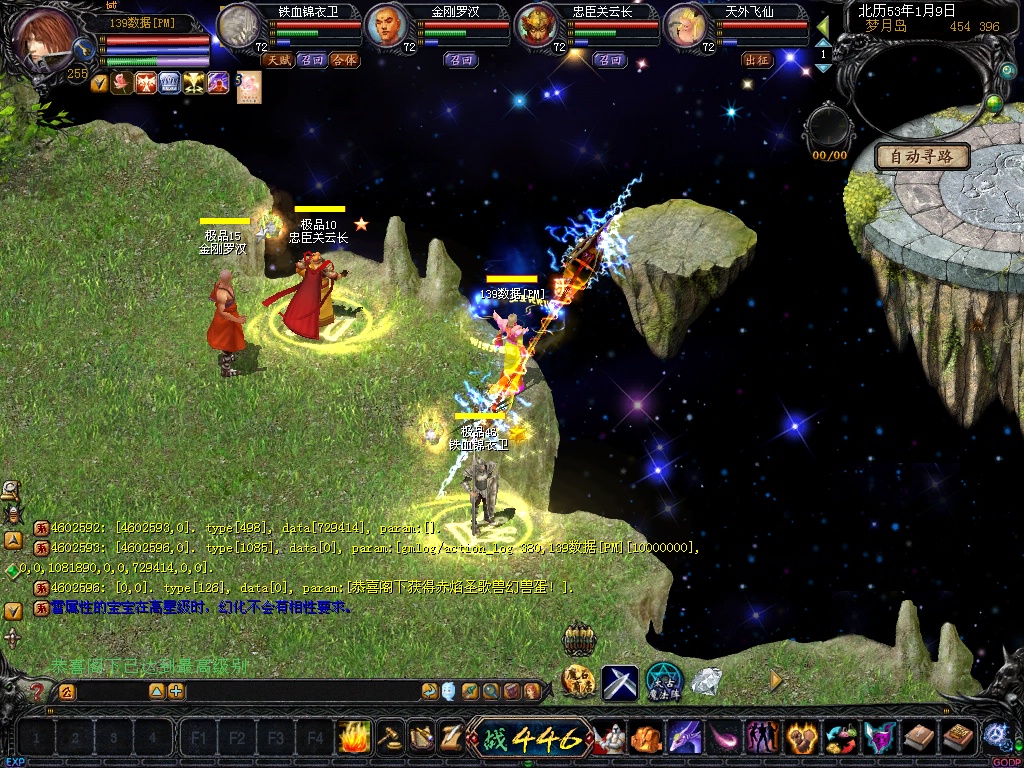Activate the 合体 merge button
Screen dimensions: 1024x768
[344, 60]
